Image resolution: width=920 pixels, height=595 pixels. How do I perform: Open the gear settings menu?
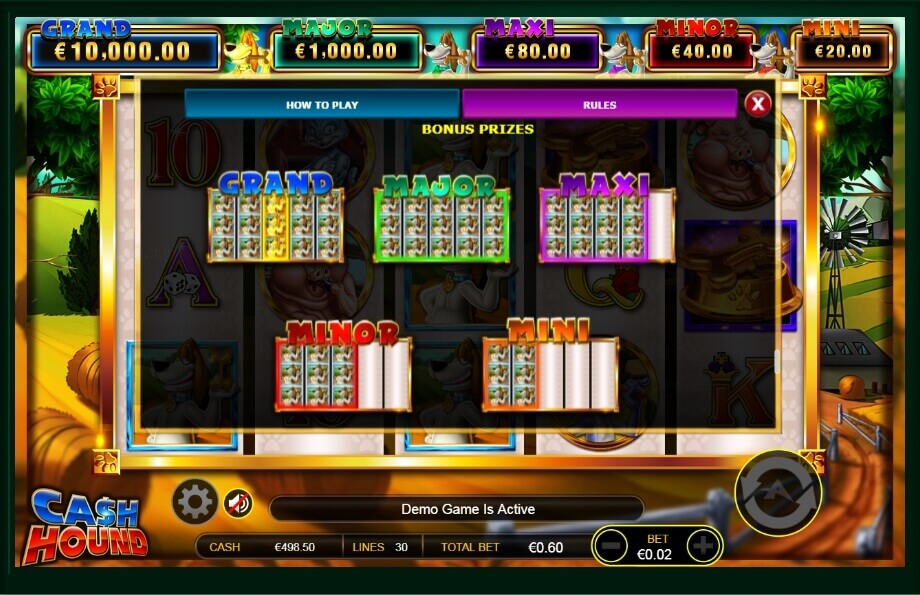point(194,501)
